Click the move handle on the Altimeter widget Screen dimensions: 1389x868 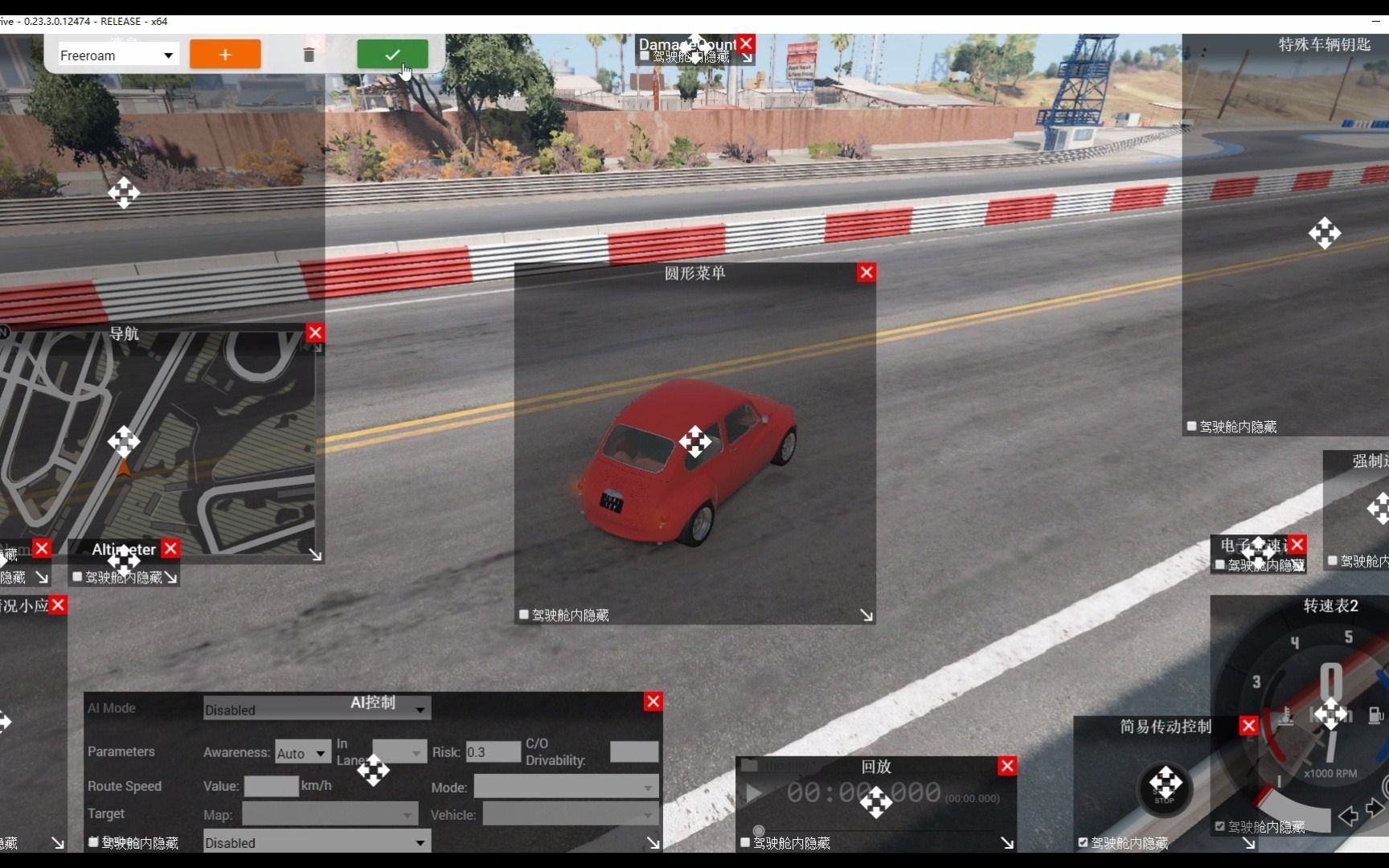tap(124, 563)
